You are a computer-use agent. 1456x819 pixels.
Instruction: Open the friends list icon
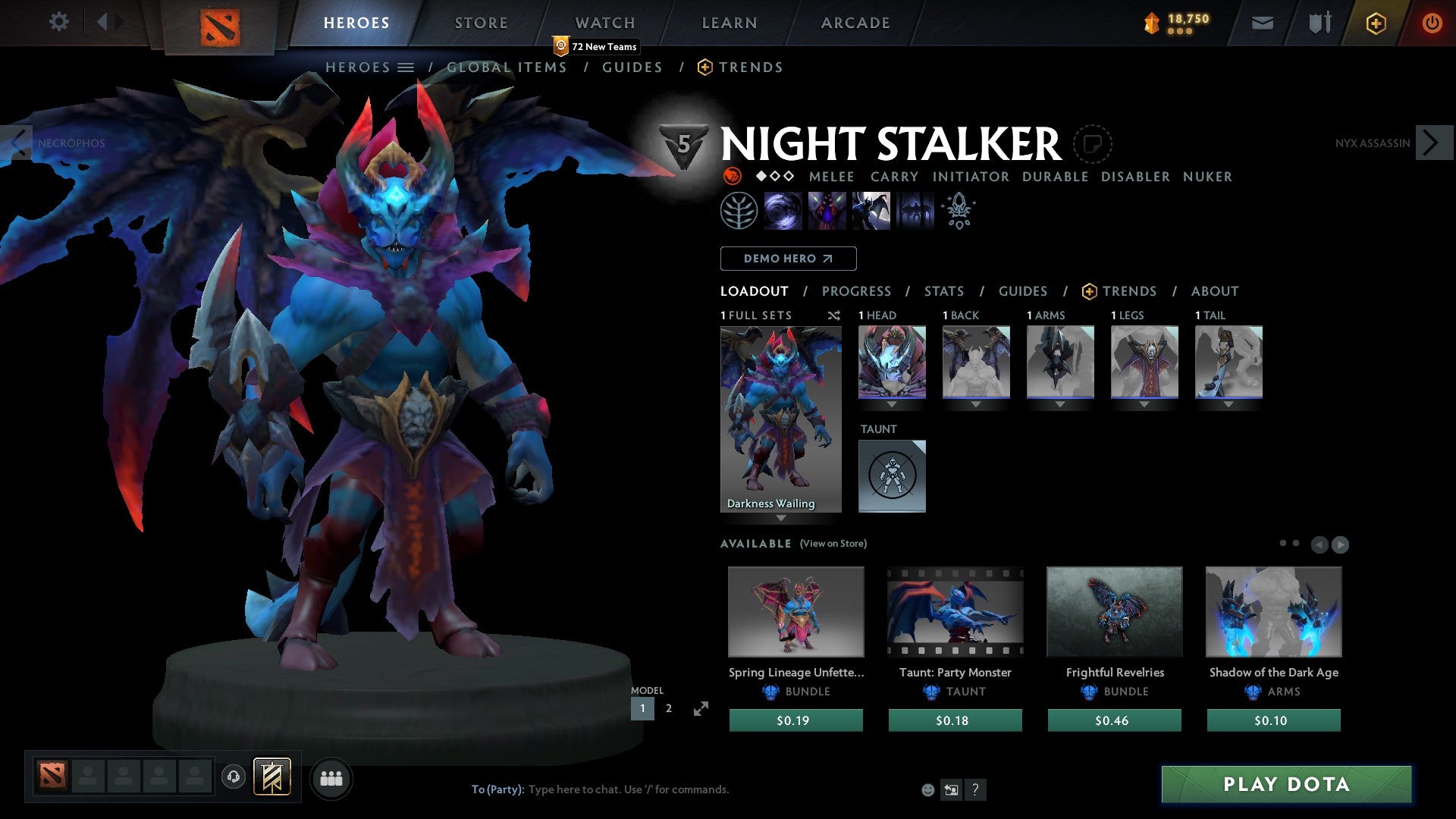pos(331,777)
